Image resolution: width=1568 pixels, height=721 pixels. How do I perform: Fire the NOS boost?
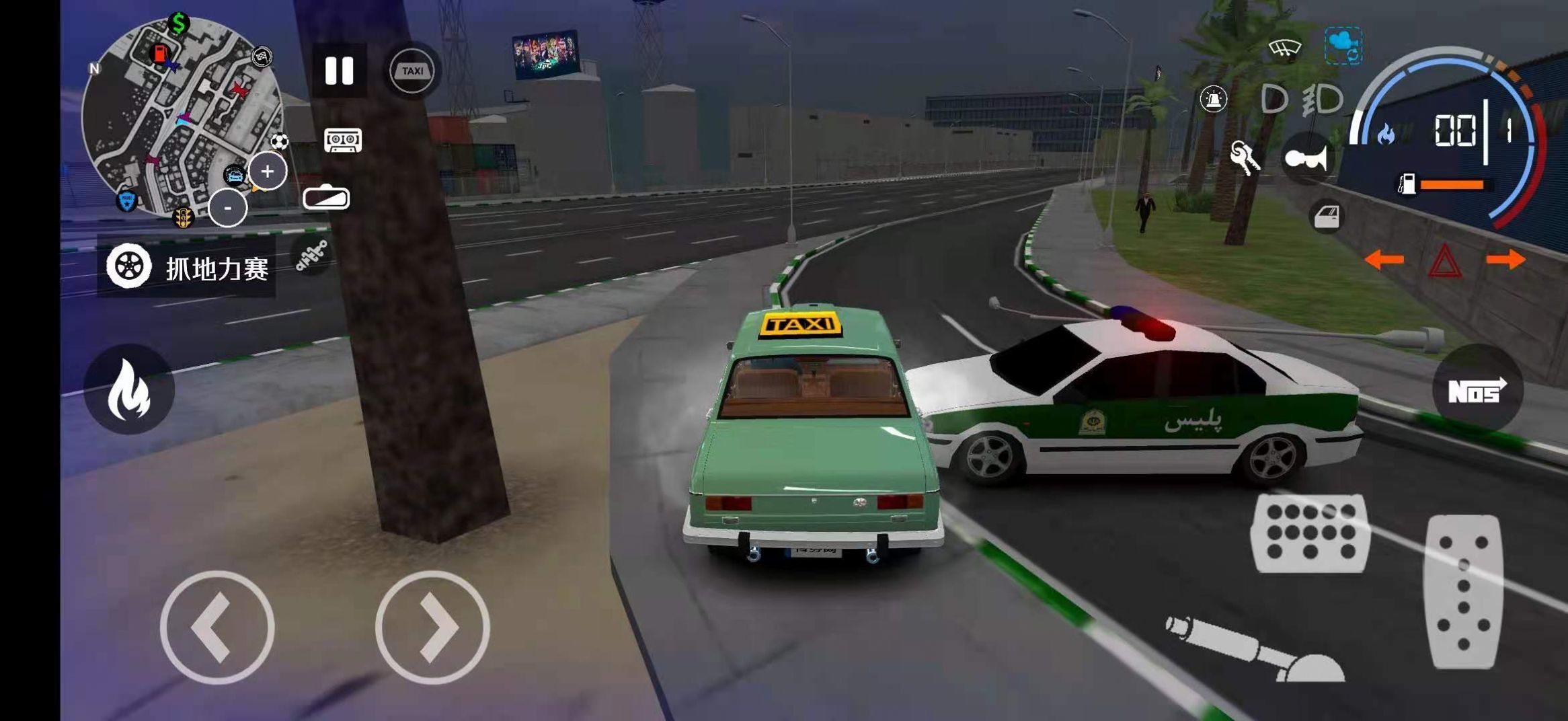click(1477, 390)
